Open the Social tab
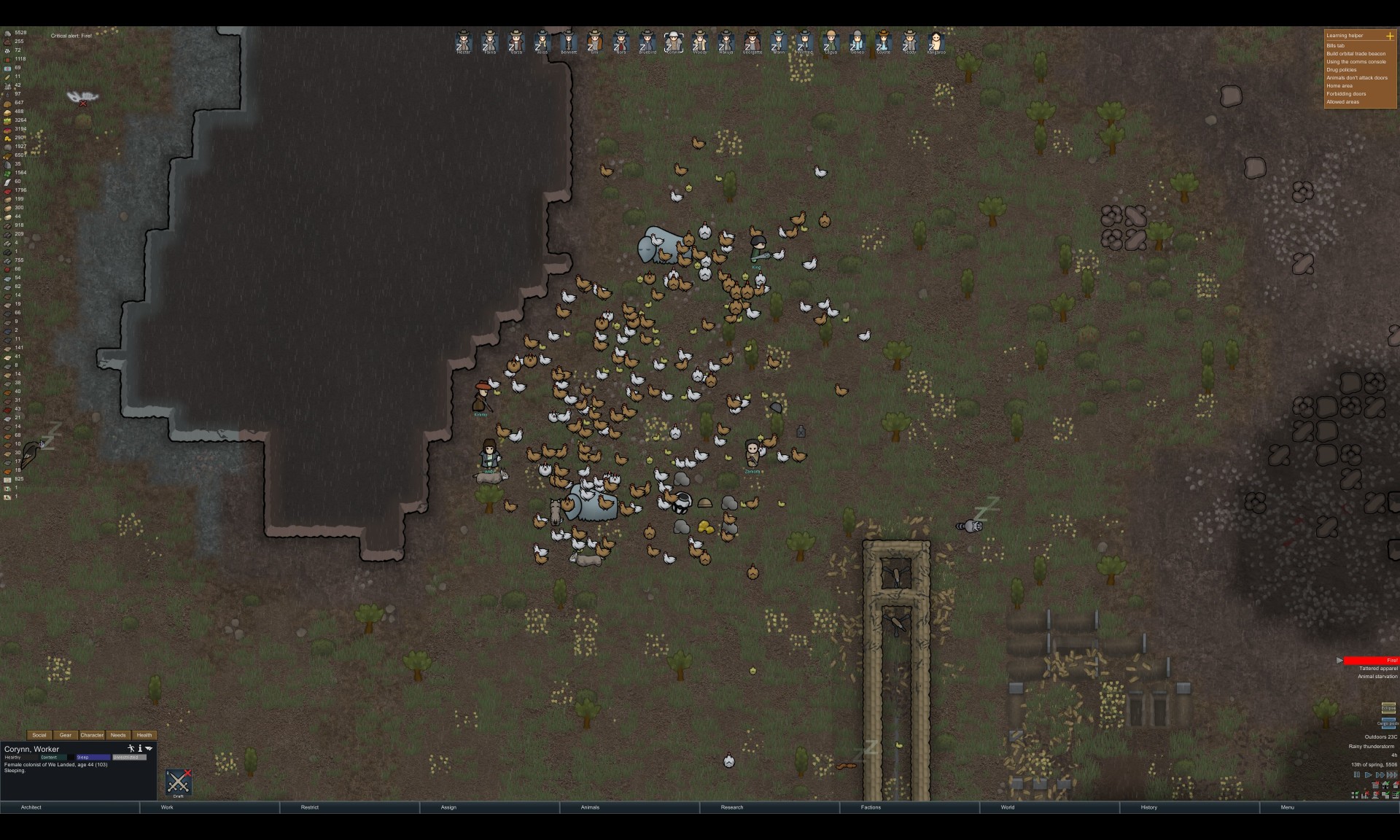Viewport: 1400px width, 840px height. tap(39, 735)
